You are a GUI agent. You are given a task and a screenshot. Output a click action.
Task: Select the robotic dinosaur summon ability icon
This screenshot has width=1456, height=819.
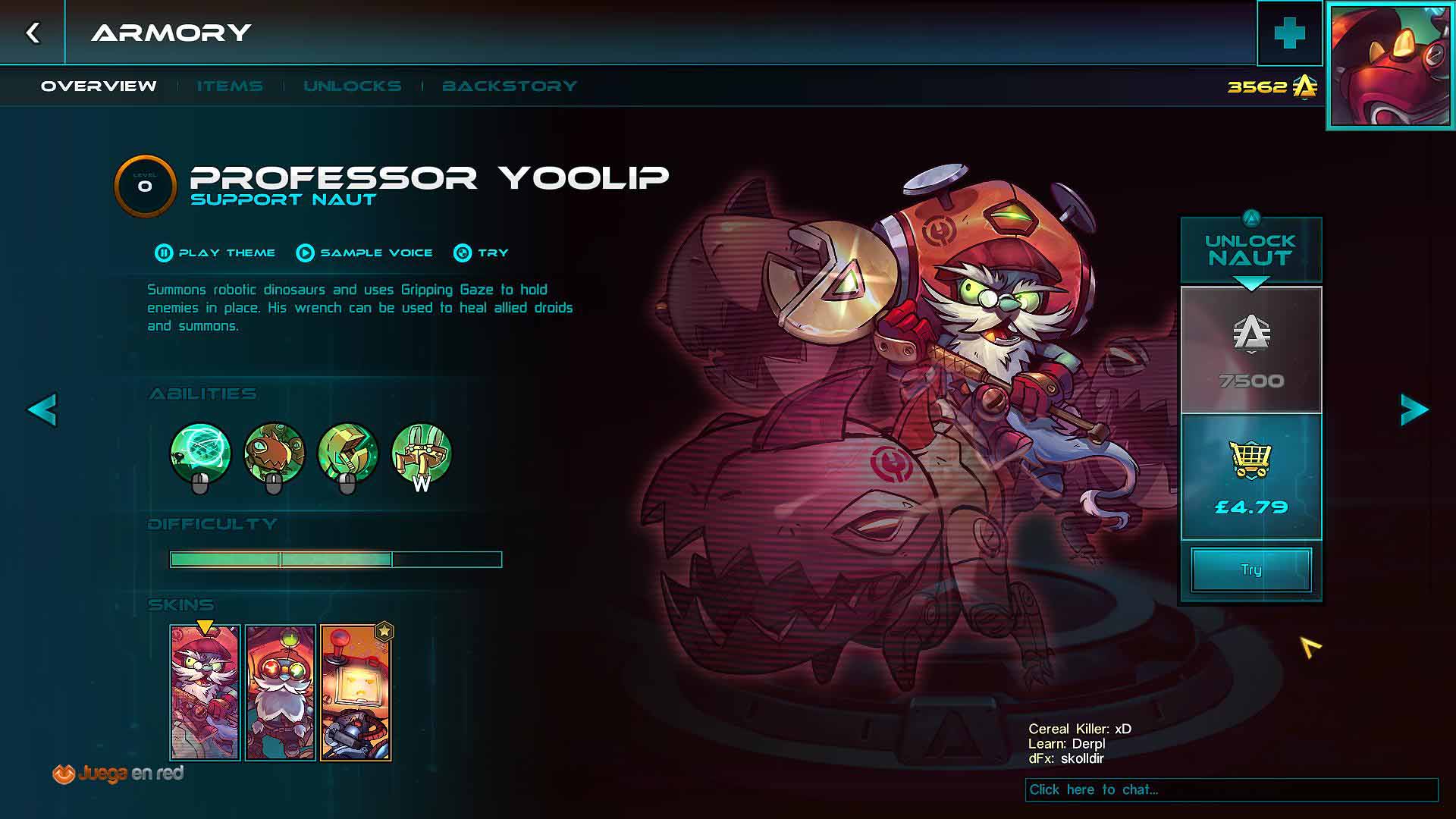pos(274,454)
